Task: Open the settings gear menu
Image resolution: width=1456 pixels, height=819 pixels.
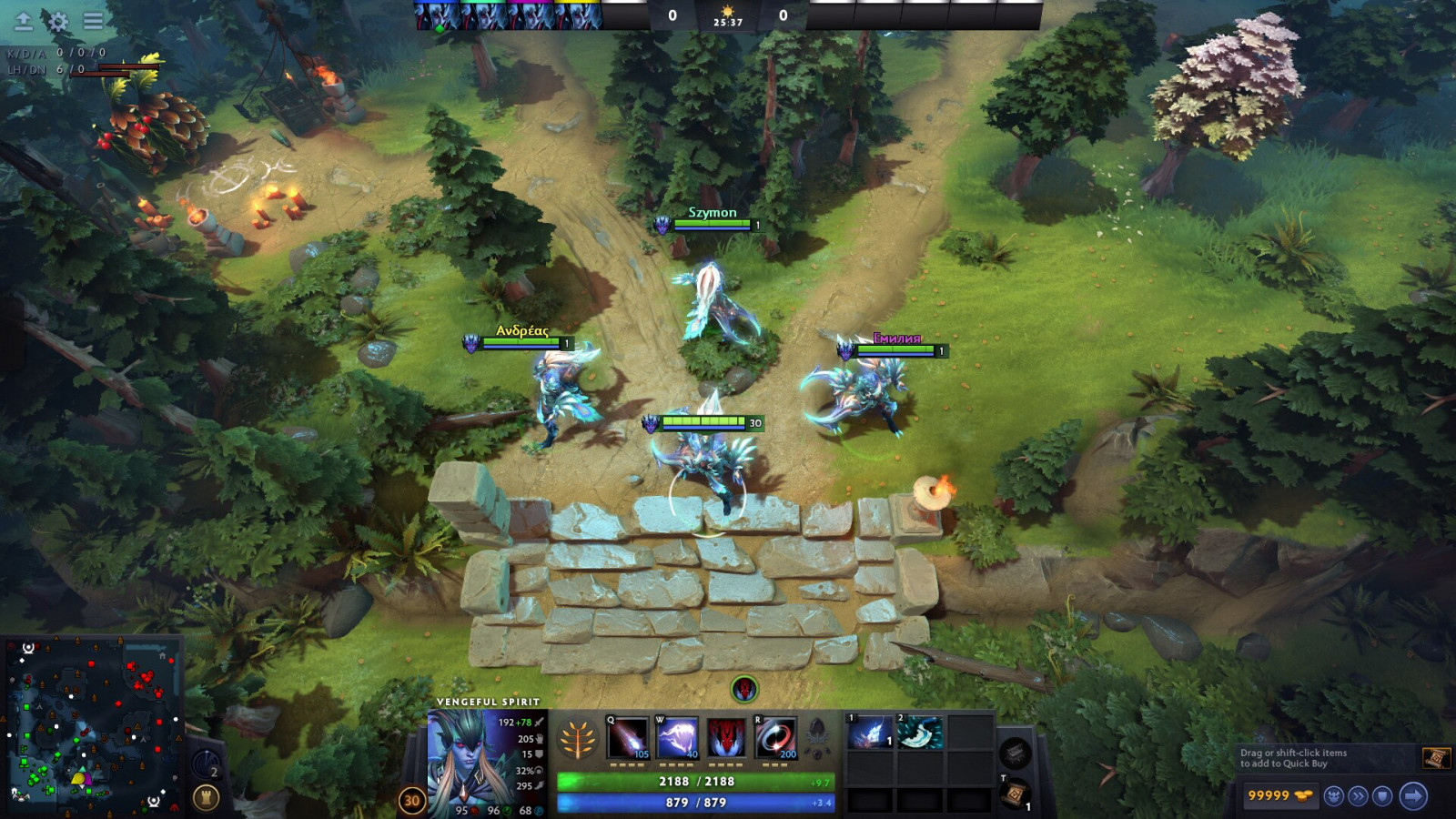Action: (x=57, y=21)
